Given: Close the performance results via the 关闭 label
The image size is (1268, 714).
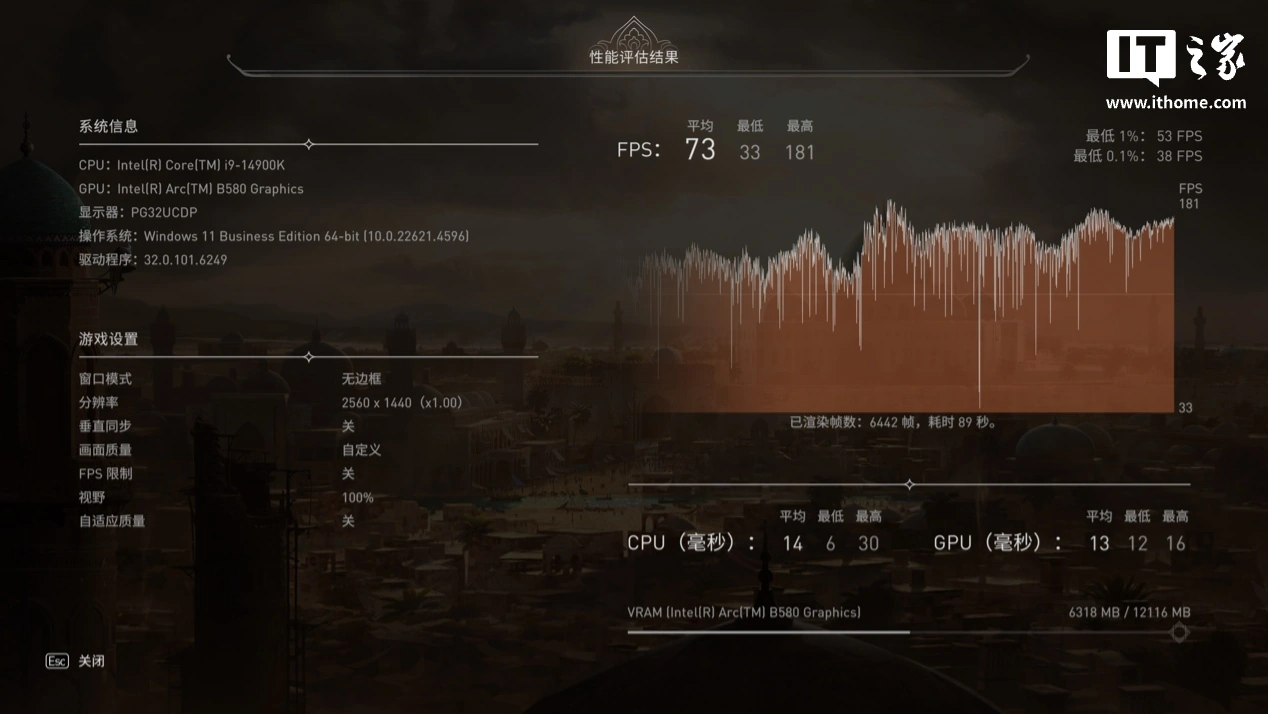Looking at the screenshot, I should coord(91,661).
